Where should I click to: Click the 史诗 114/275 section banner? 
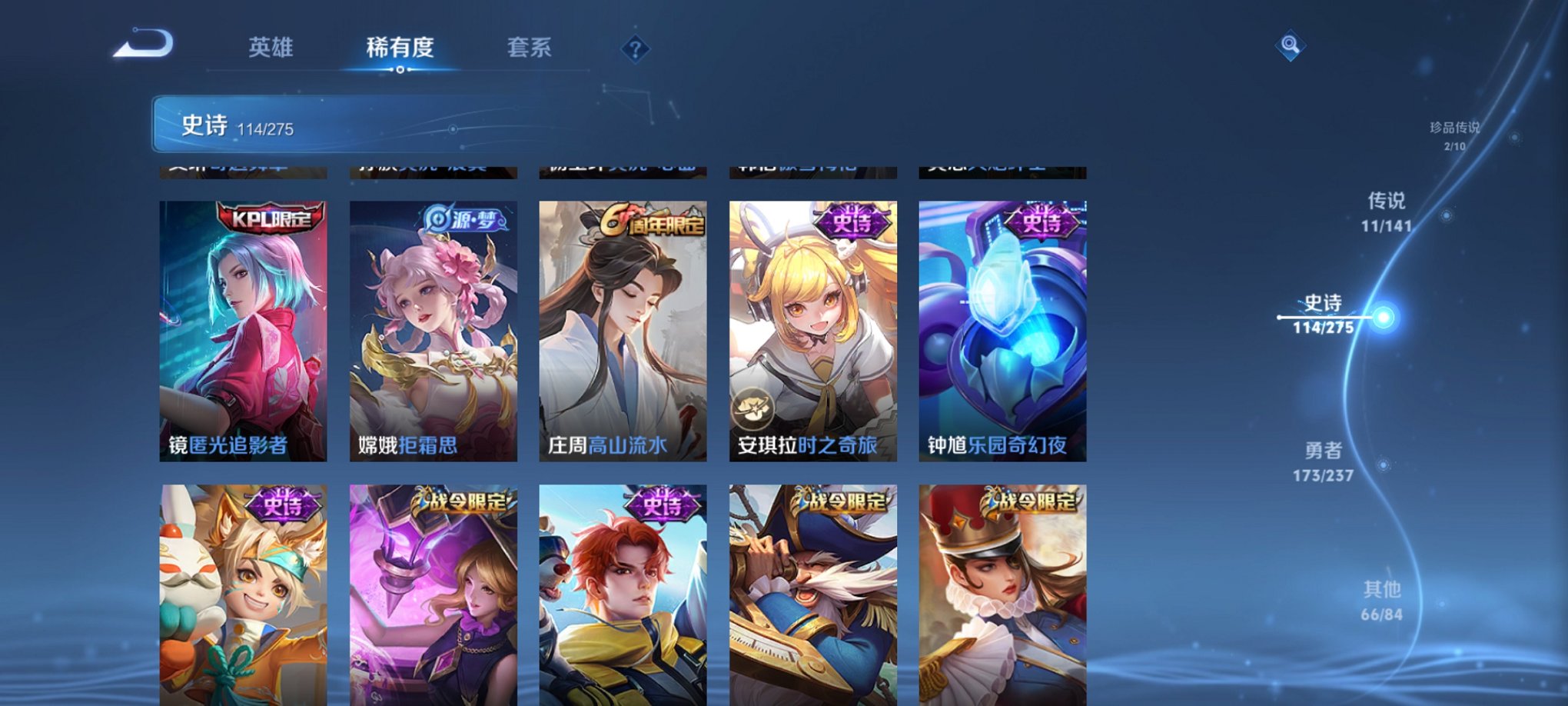[307, 125]
